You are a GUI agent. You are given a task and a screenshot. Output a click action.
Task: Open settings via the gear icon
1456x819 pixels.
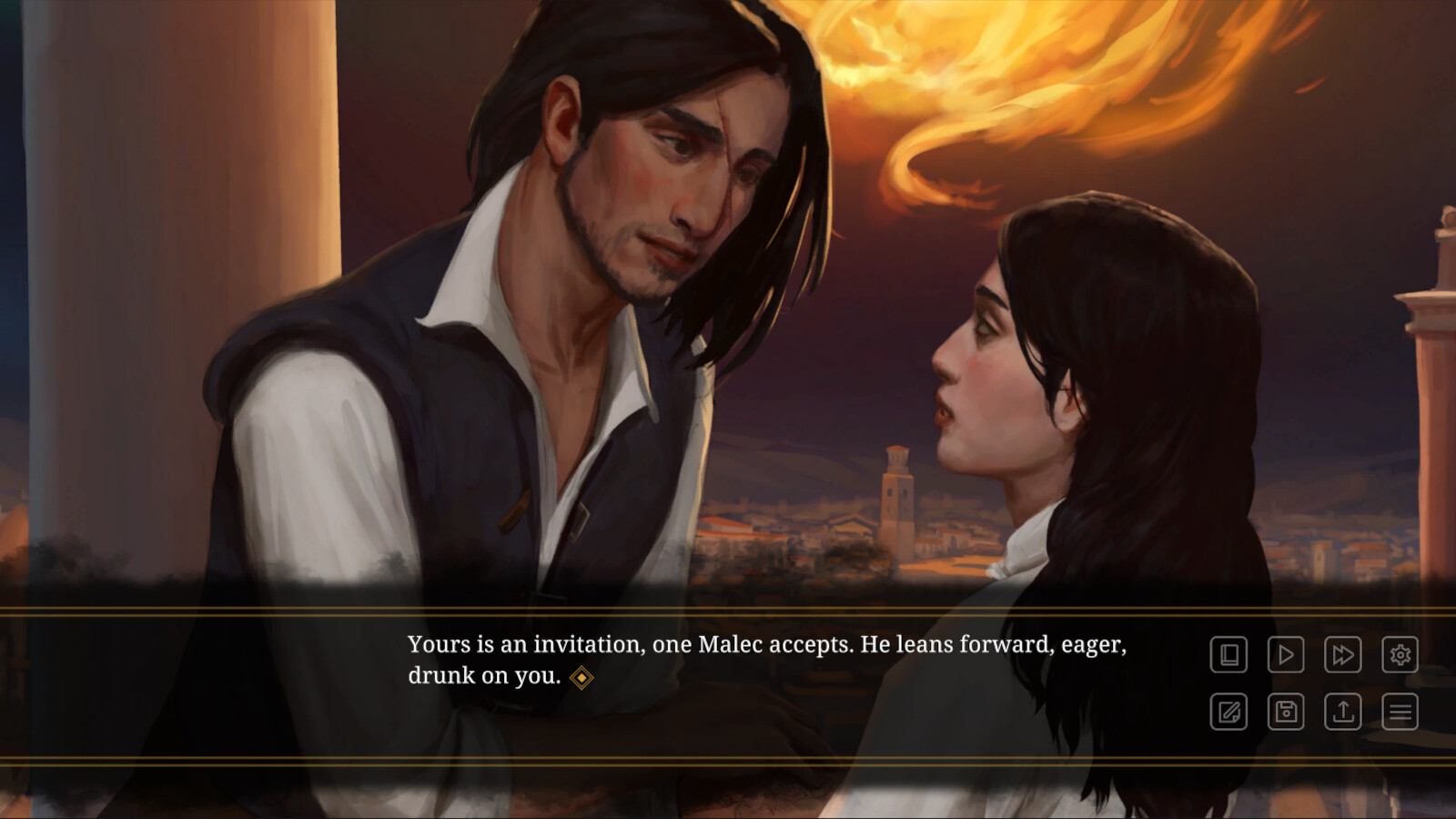(x=1400, y=655)
